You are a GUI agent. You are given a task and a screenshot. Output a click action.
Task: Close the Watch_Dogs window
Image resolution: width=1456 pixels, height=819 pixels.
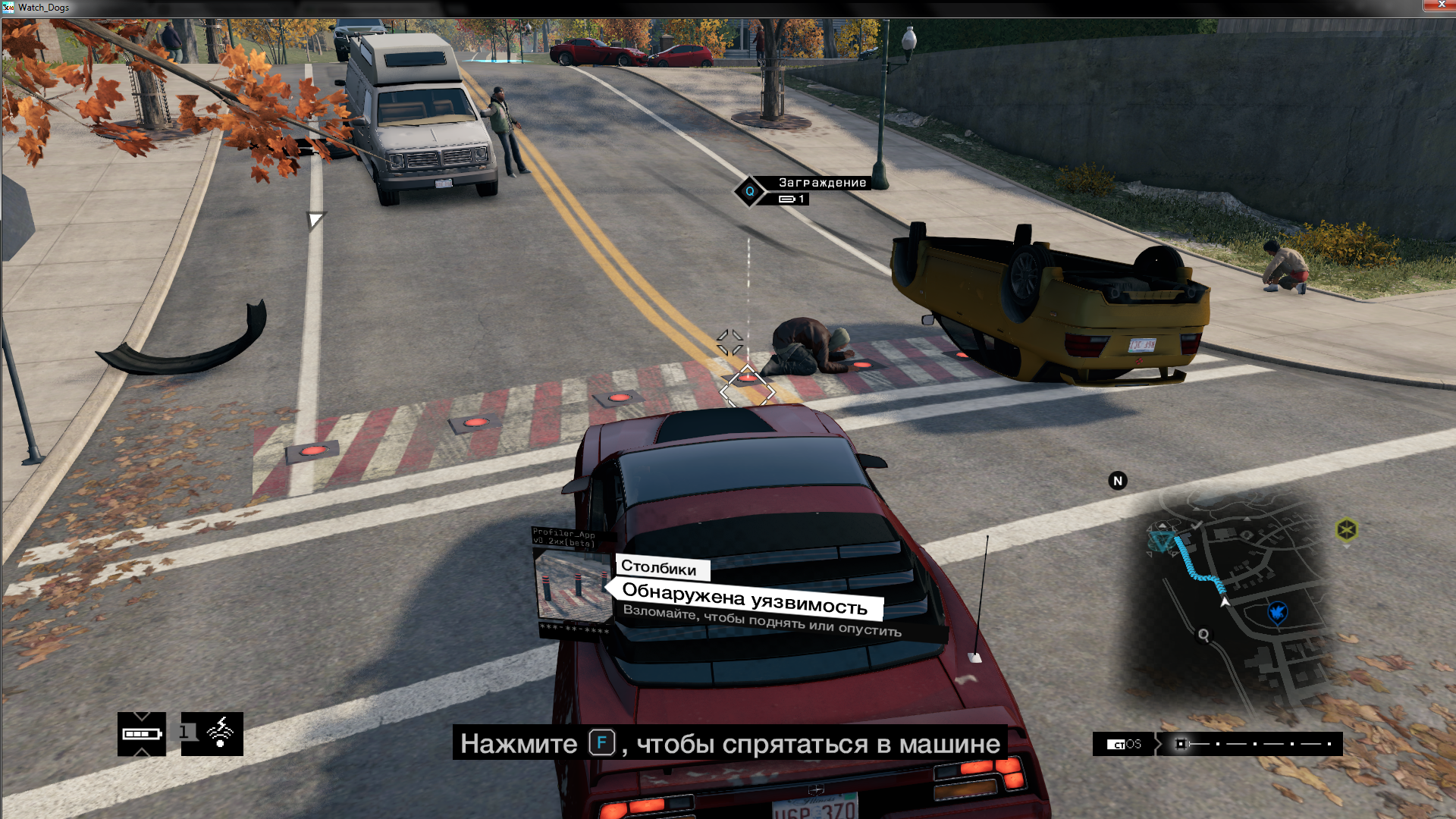pos(1439,5)
